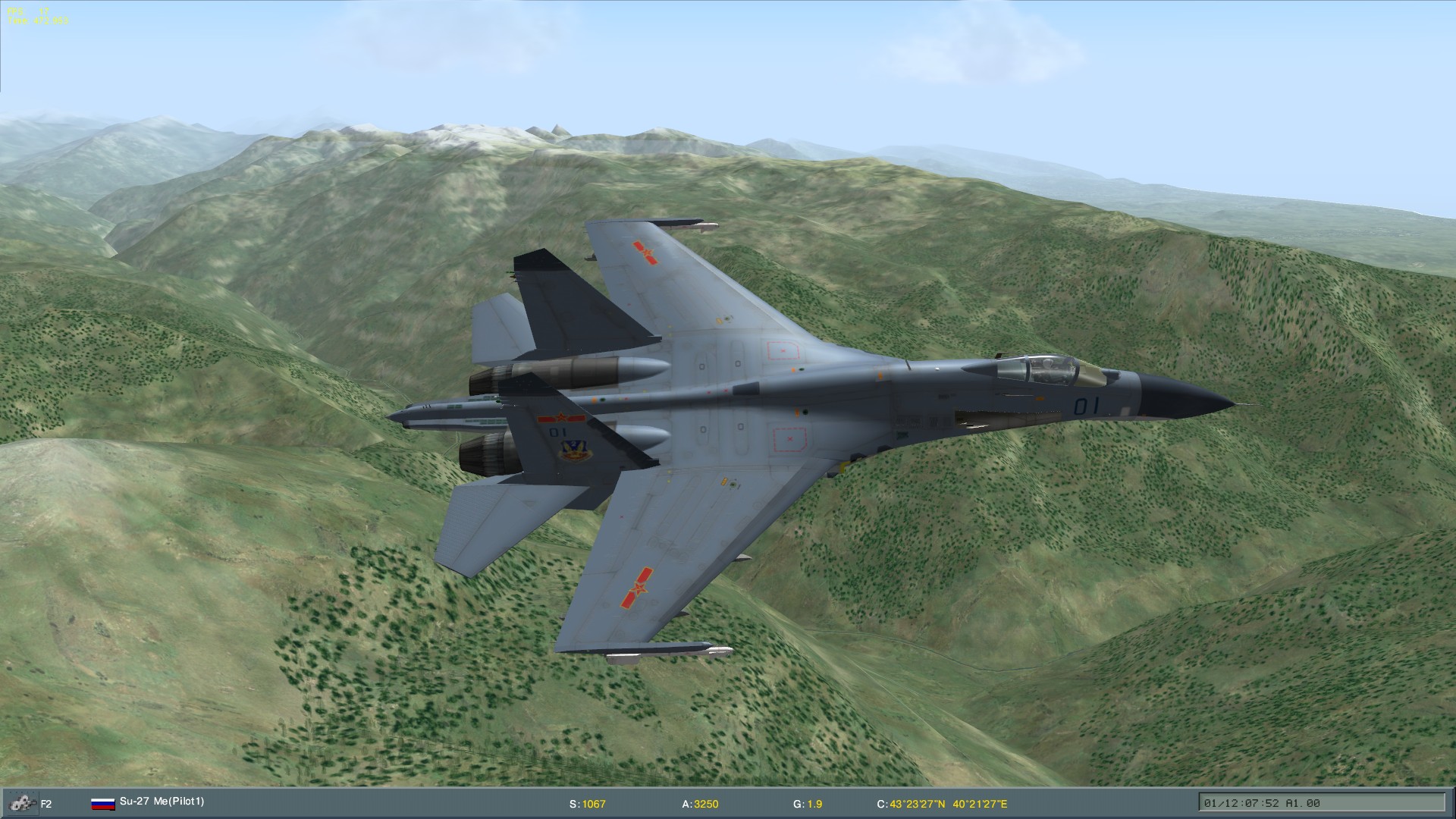
Task: Click the G-force readout G:1.9
Action: (808, 802)
